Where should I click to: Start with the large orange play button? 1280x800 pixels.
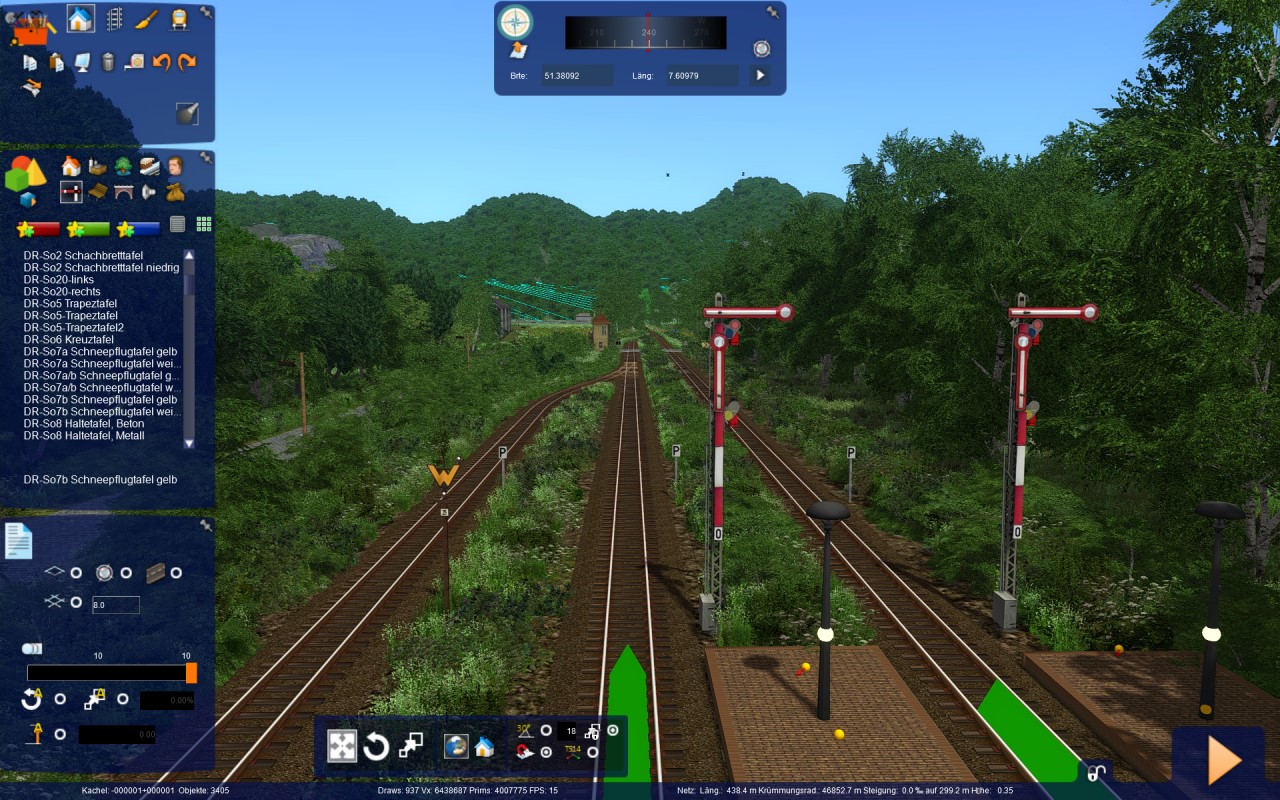coord(1224,762)
